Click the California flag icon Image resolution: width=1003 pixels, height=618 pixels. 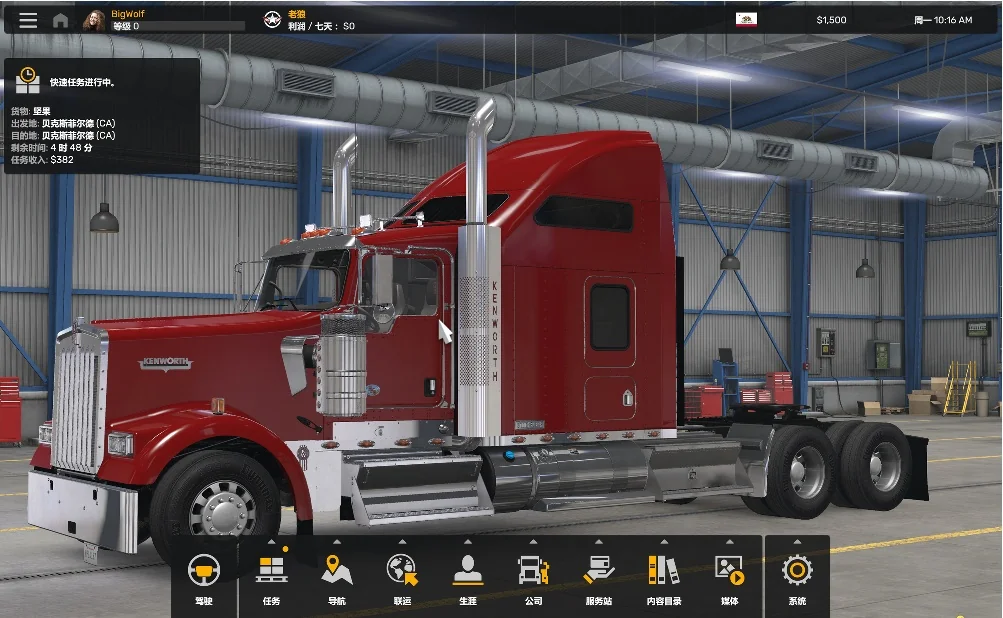[746, 19]
